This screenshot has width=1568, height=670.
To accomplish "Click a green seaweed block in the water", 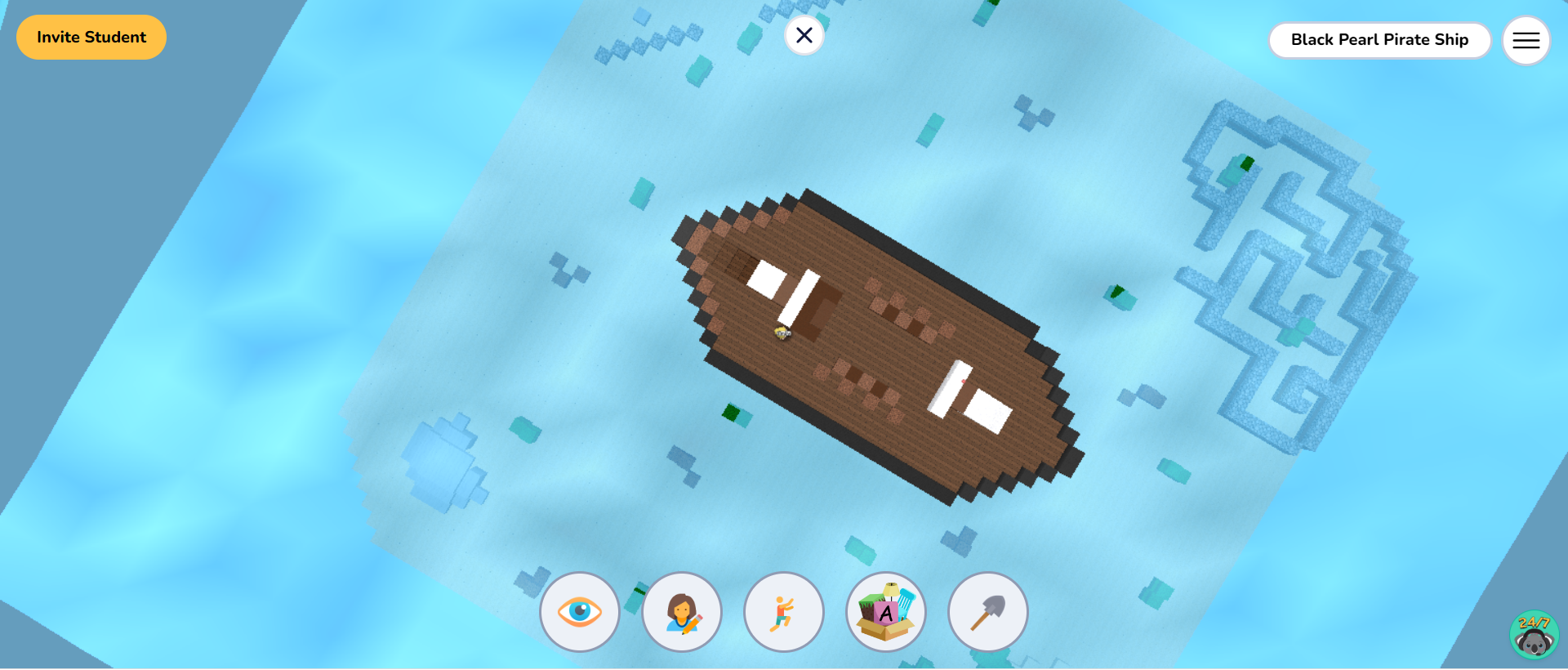I will tap(728, 411).
